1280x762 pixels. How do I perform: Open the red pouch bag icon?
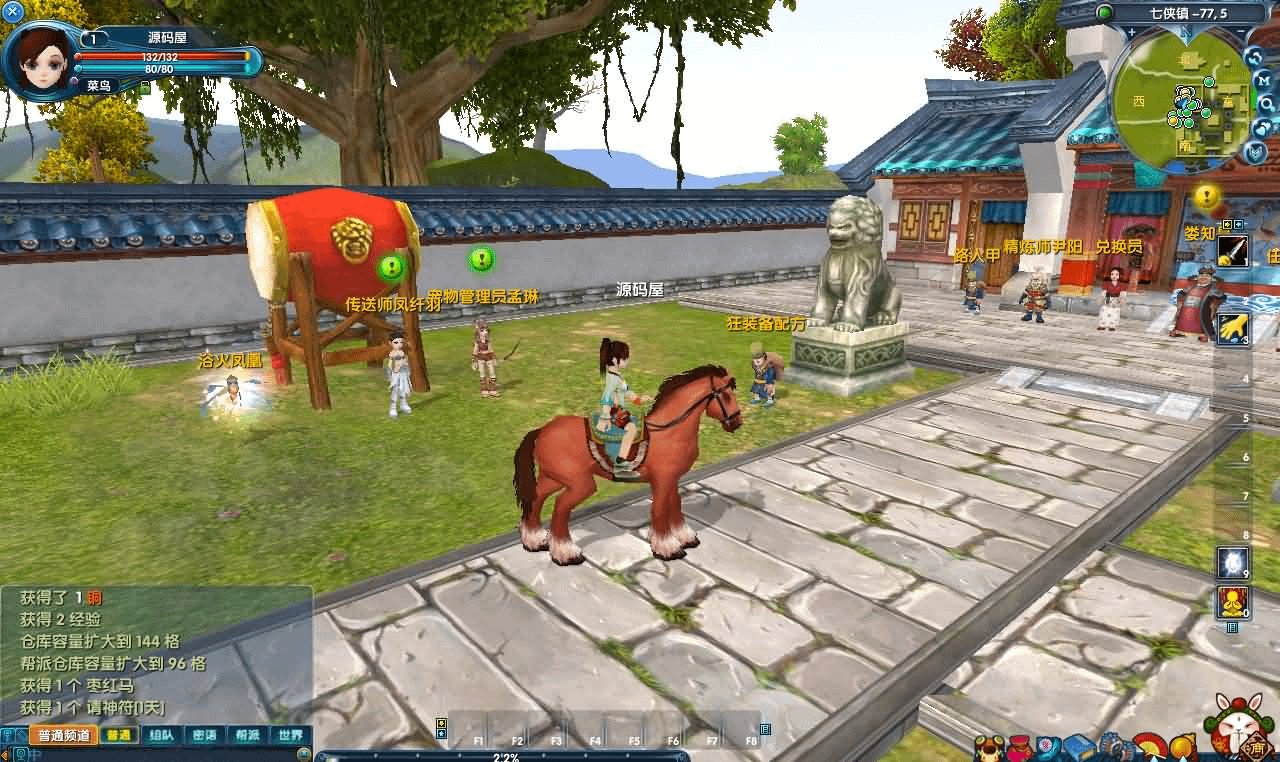point(1020,747)
